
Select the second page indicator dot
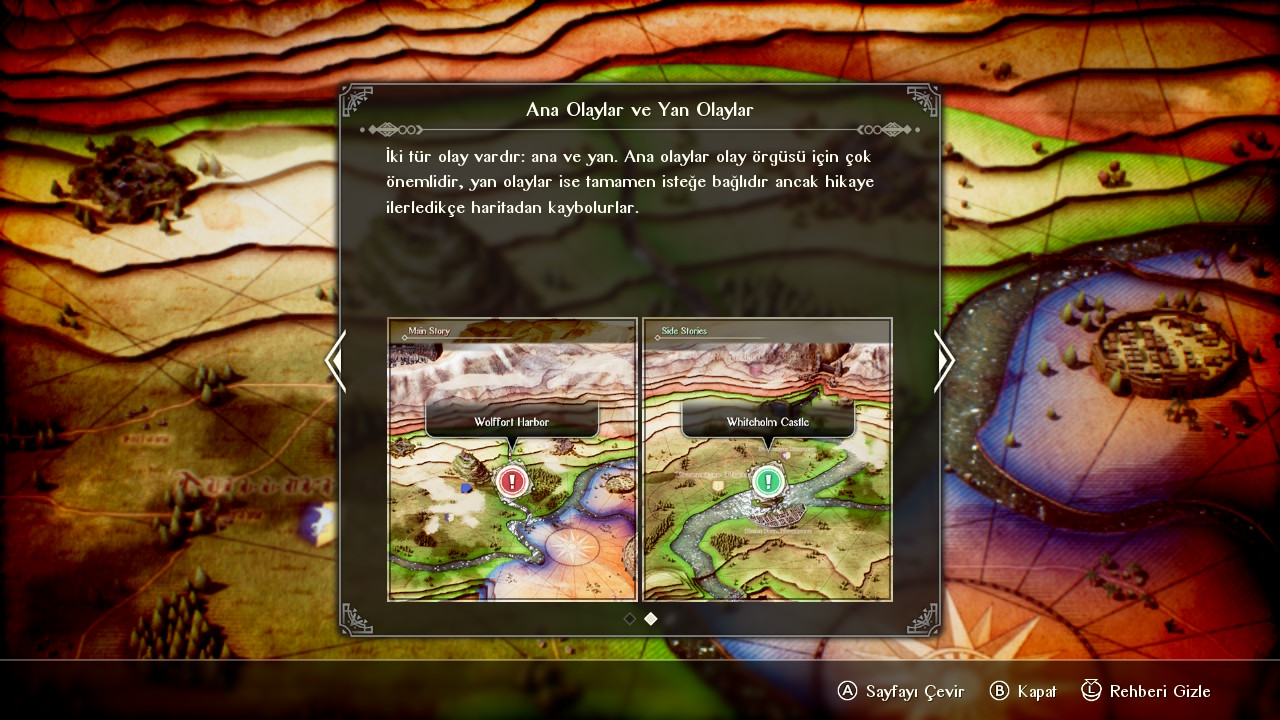point(651,619)
